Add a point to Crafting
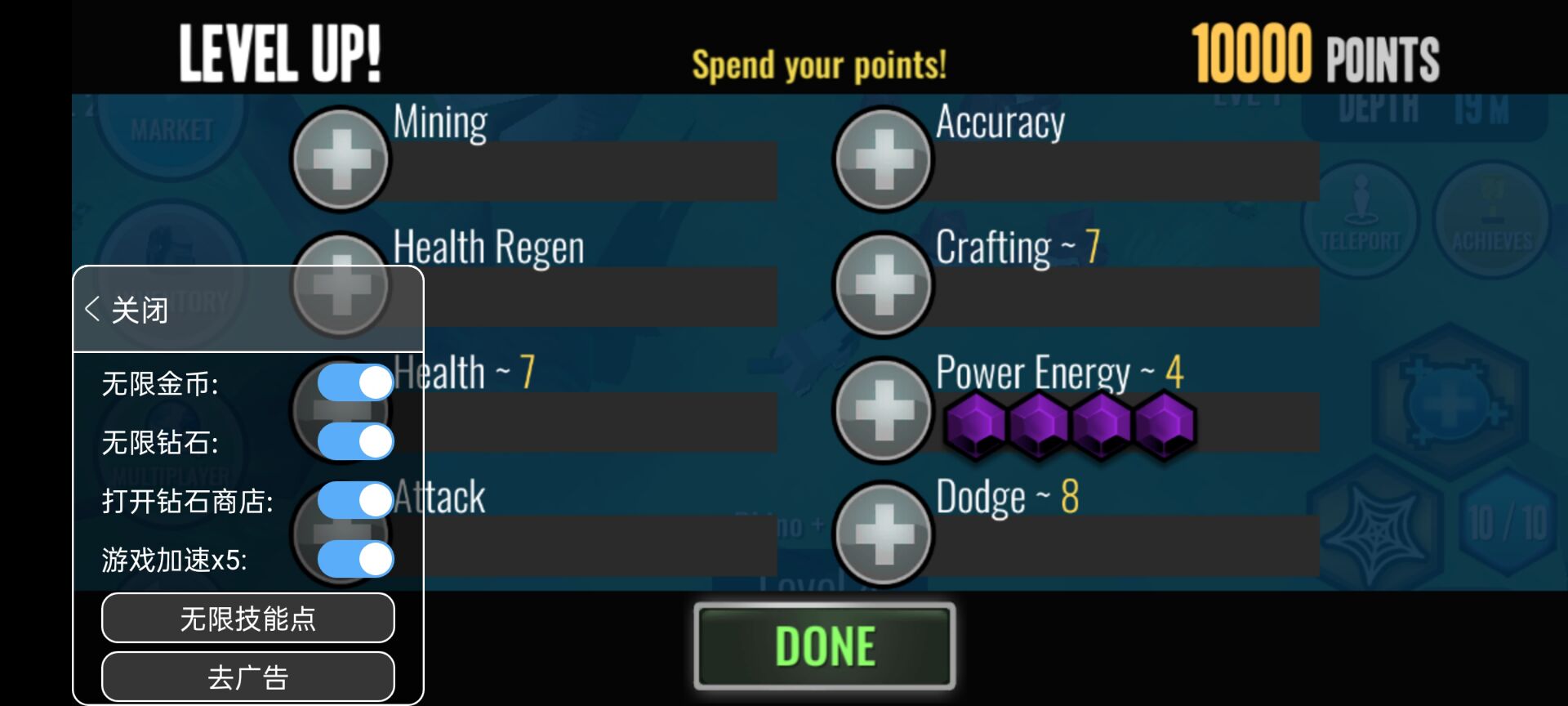The width and height of the screenshot is (1568, 706). tap(883, 284)
